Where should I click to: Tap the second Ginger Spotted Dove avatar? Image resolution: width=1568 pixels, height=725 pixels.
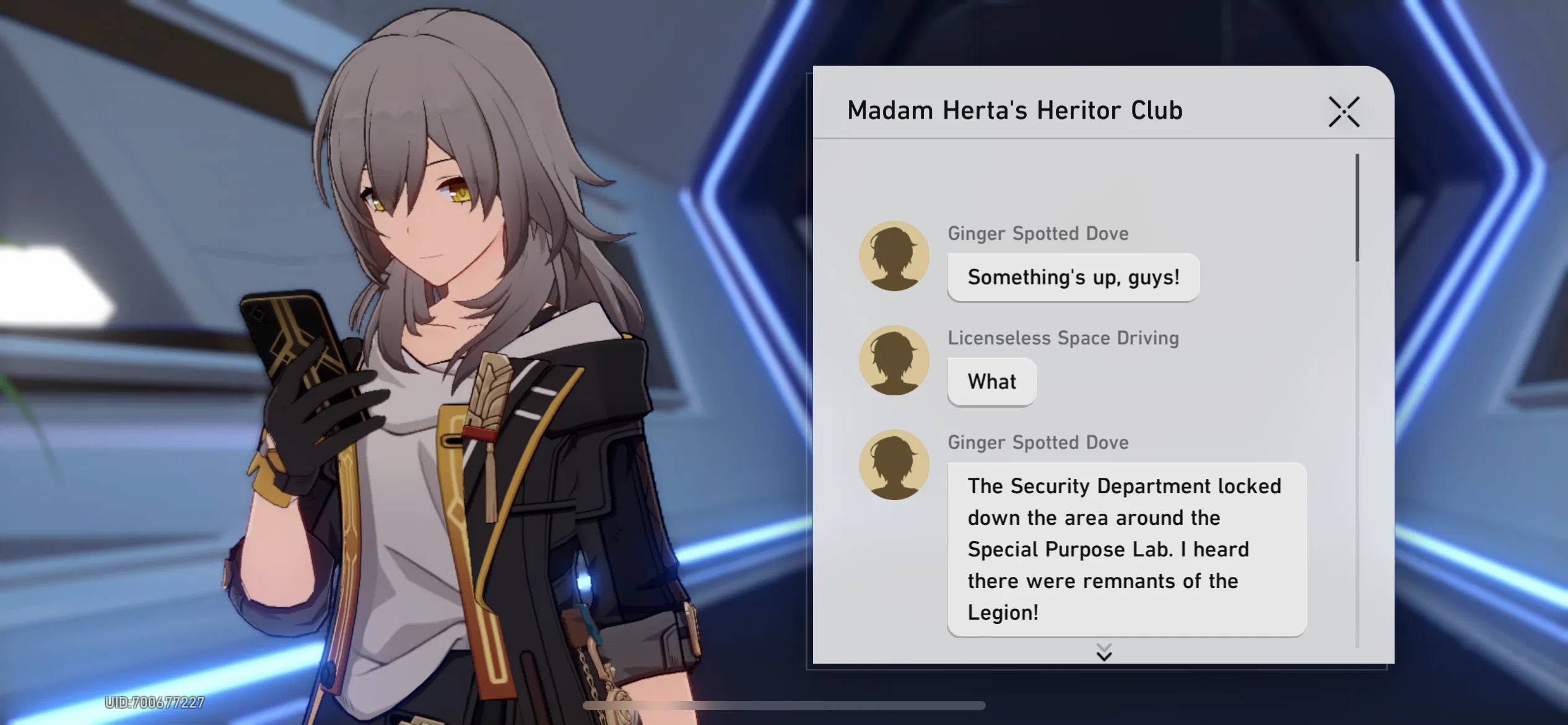[894, 465]
